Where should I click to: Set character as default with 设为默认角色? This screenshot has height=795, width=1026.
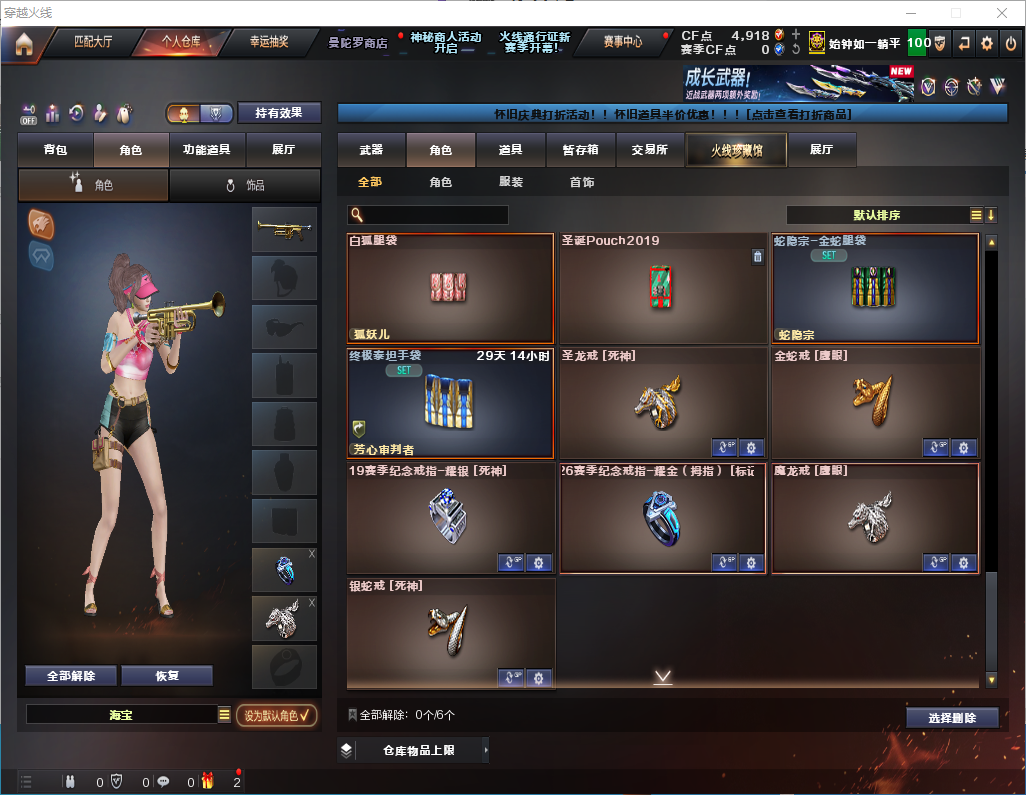[x=276, y=715]
